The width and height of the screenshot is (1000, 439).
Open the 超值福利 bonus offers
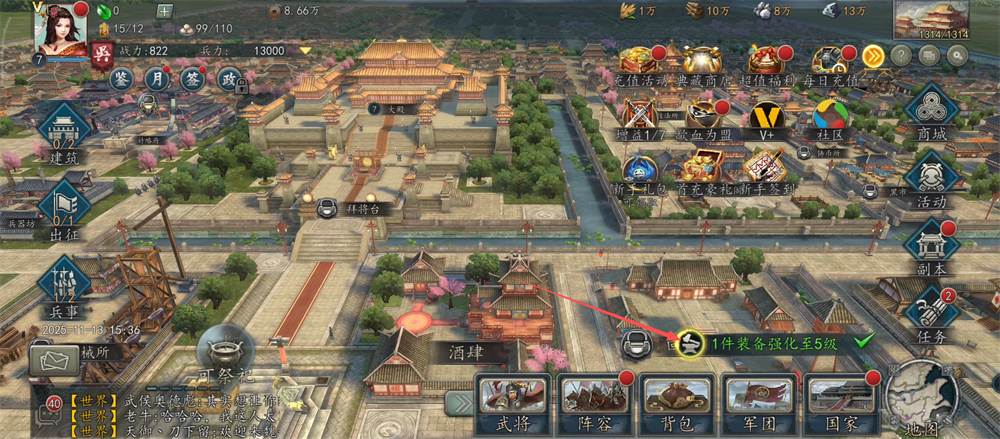765,62
